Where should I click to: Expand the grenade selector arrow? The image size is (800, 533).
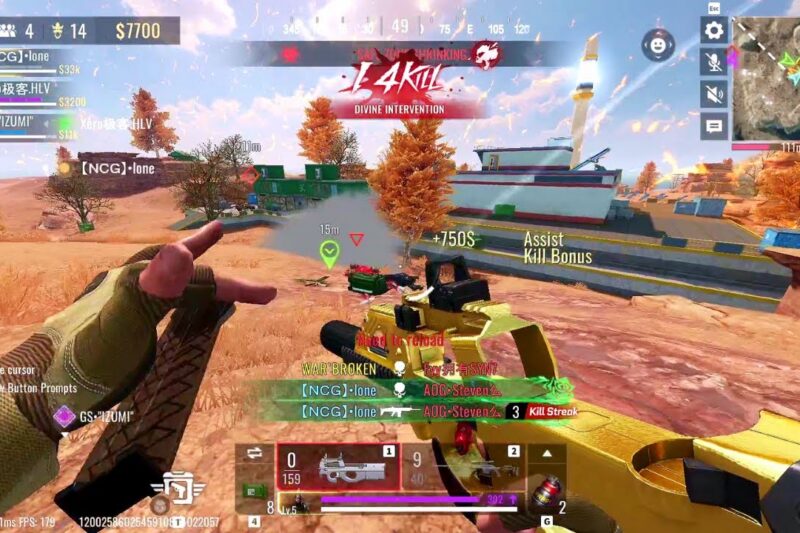546,453
